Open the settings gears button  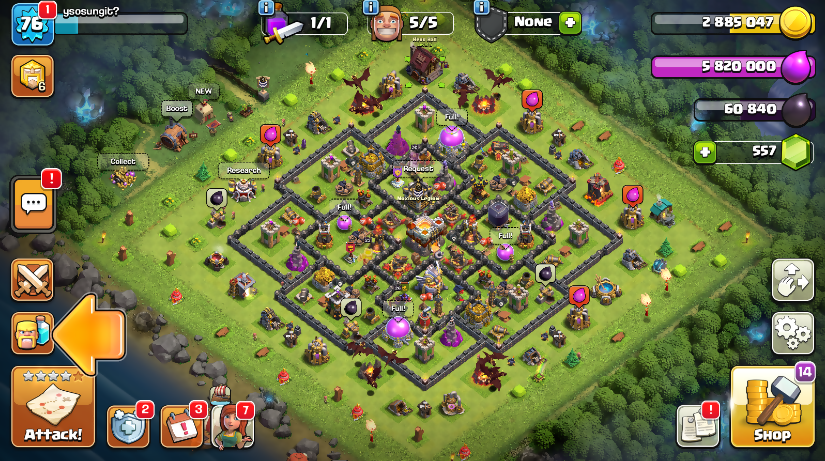tap(792, 332)
